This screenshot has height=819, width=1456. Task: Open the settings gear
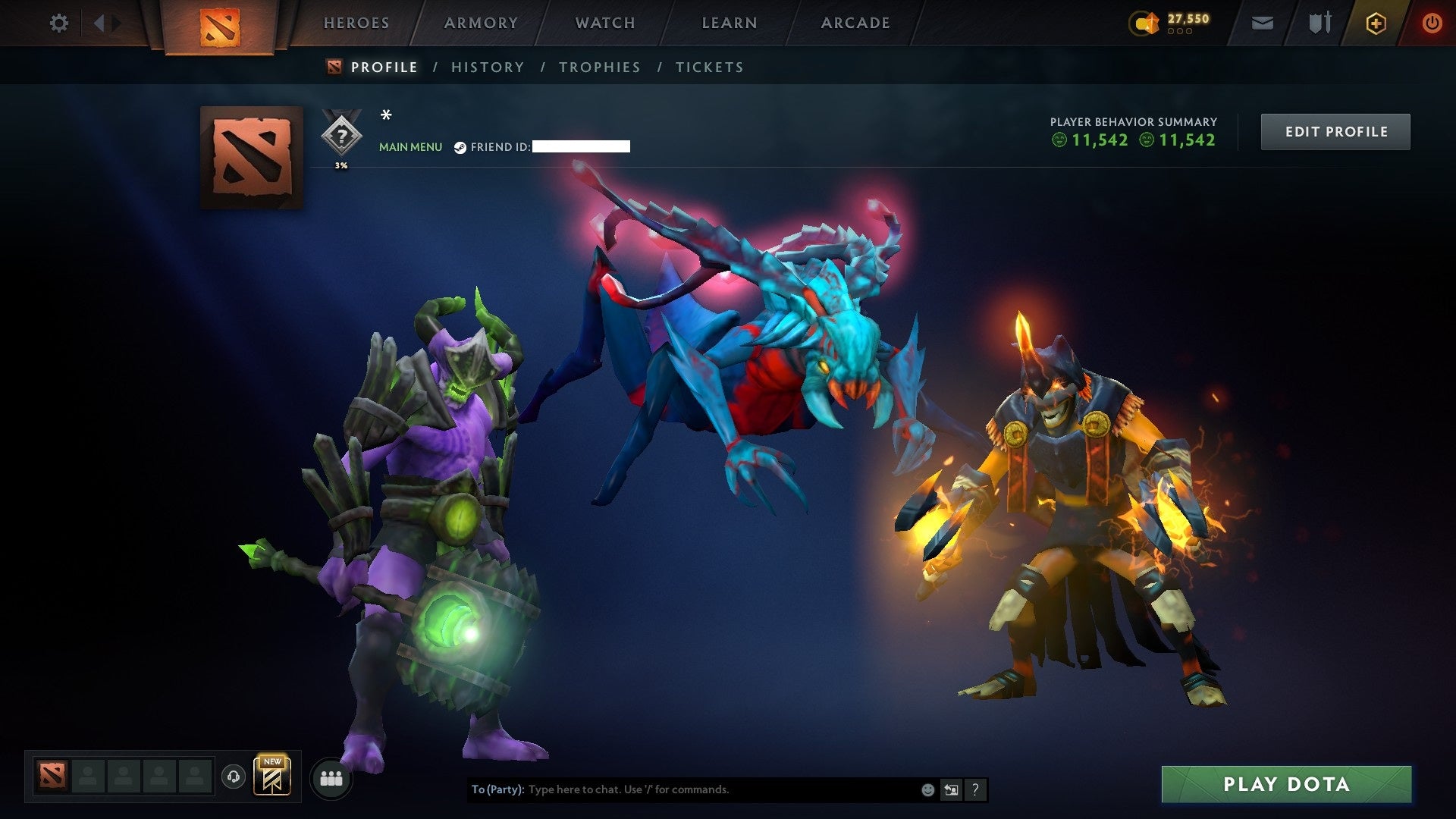tap(58, 23)
